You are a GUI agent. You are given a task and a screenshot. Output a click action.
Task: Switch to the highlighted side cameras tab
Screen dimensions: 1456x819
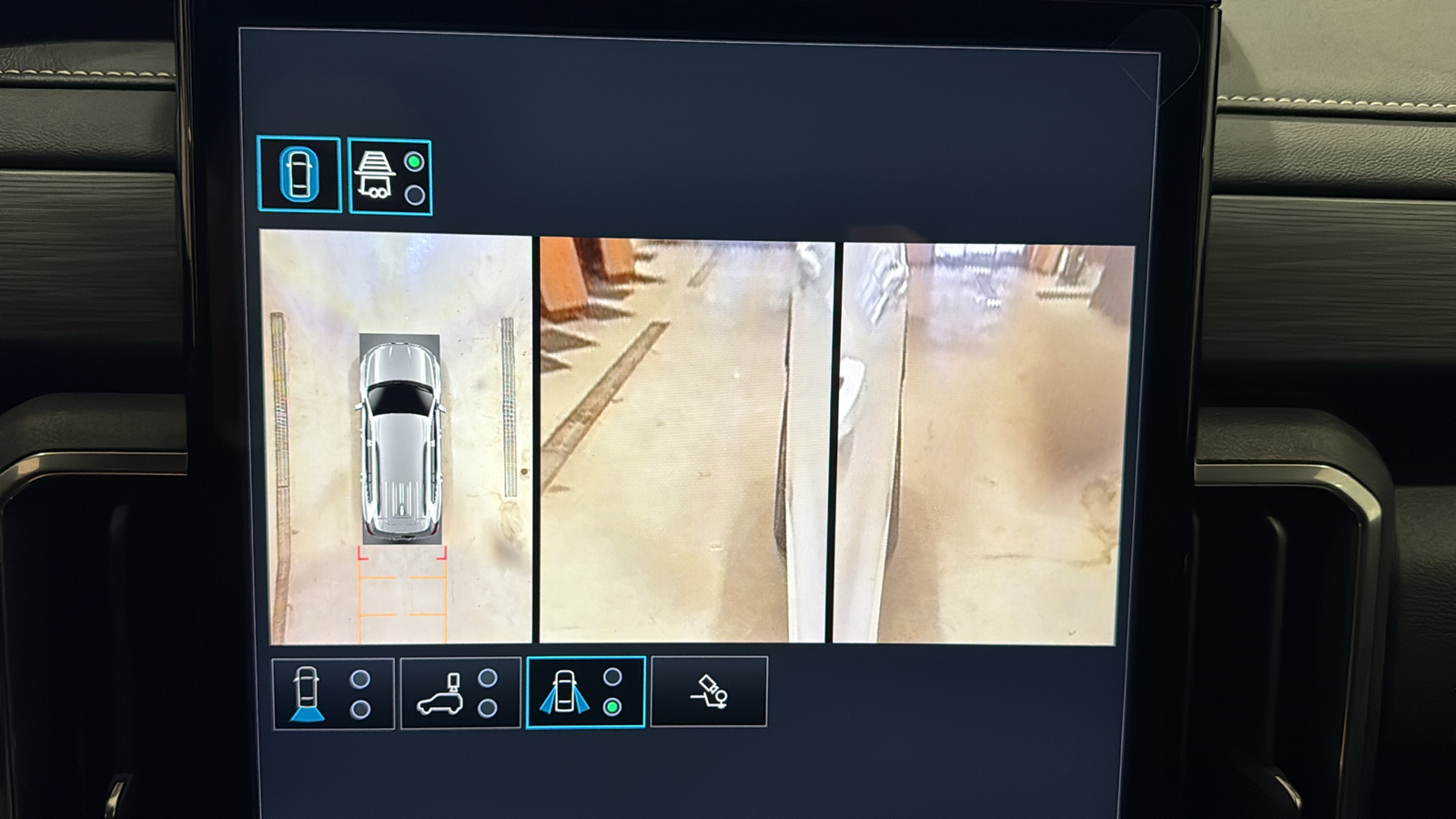pyautogui.click(x=586, y=693)
